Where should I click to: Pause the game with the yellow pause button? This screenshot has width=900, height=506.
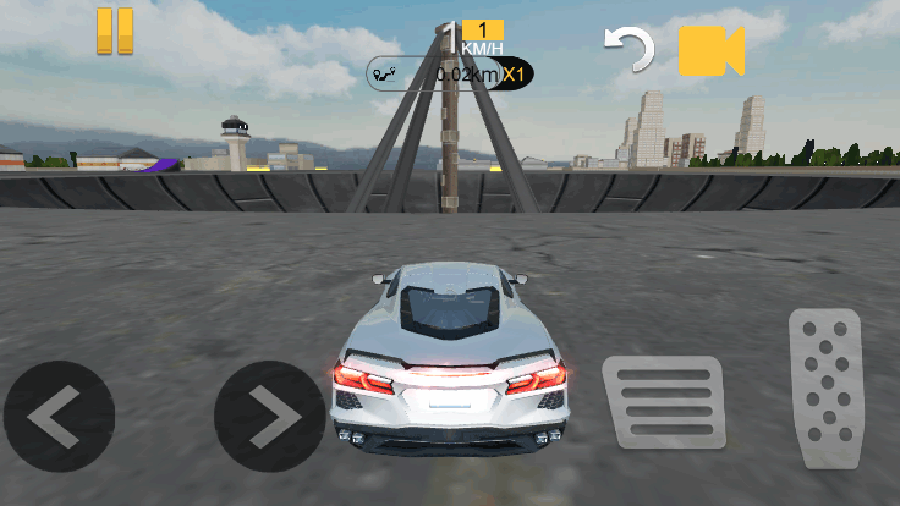click(115, 31)
